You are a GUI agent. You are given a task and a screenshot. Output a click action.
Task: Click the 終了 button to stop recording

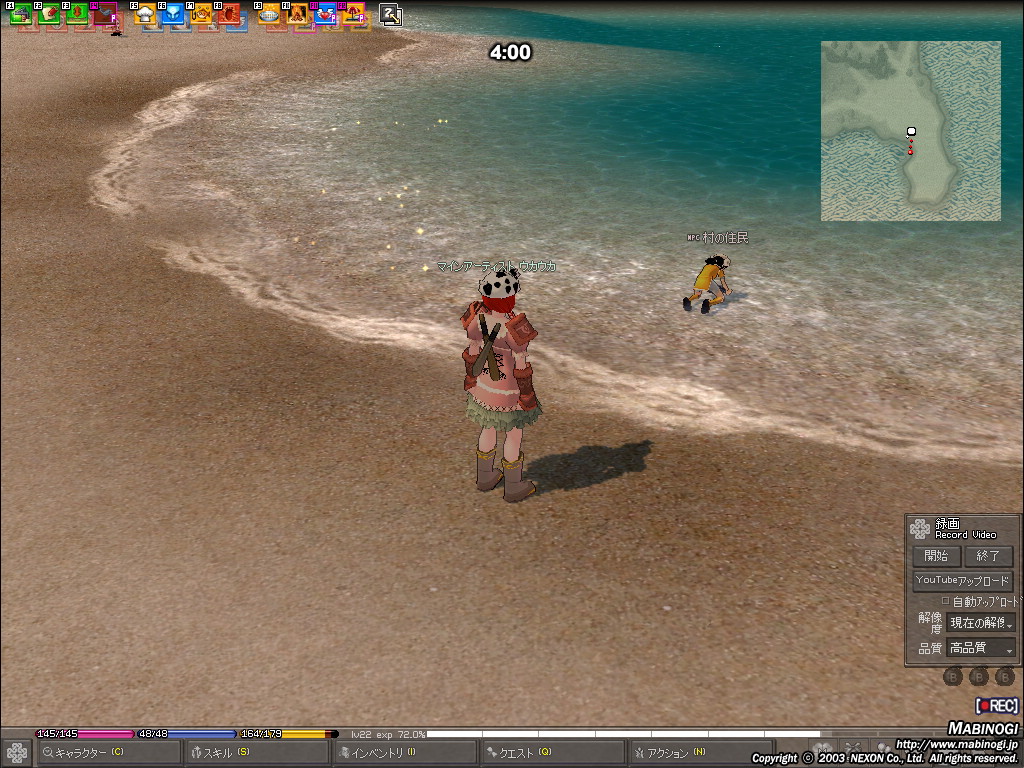click(988, 556)
